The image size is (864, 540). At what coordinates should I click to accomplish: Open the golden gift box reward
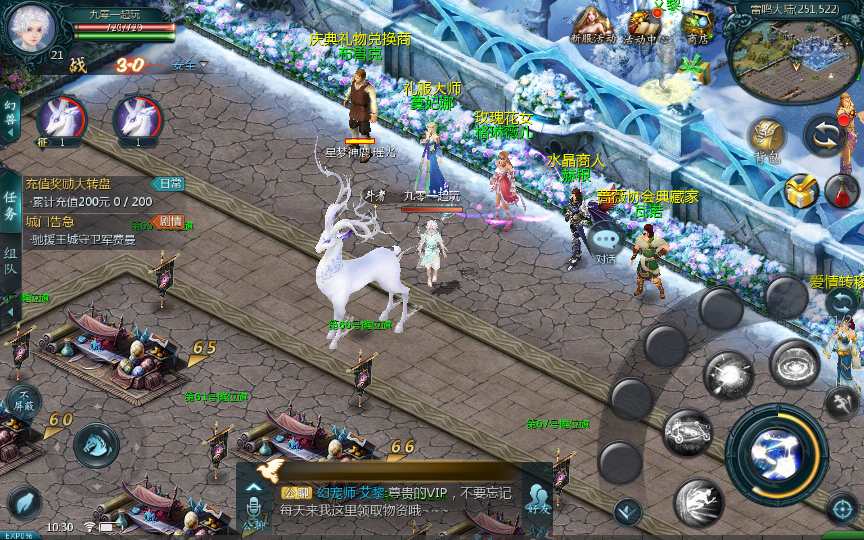800,191
